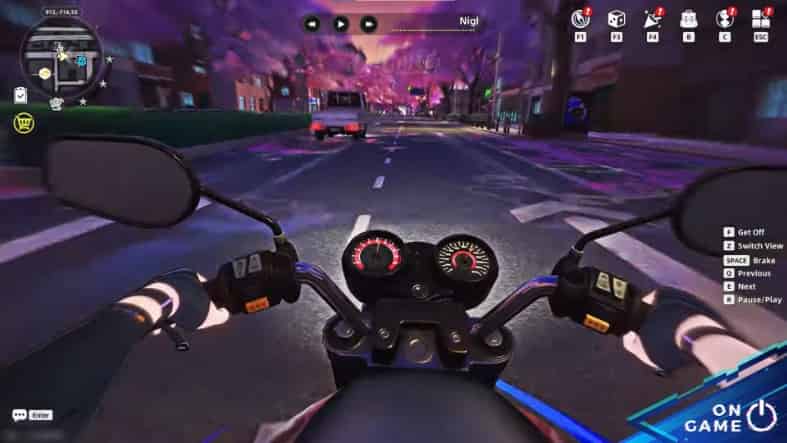Open the globe icon menu labeled F1
Screen dimensions: 787x443
[580, 19]
